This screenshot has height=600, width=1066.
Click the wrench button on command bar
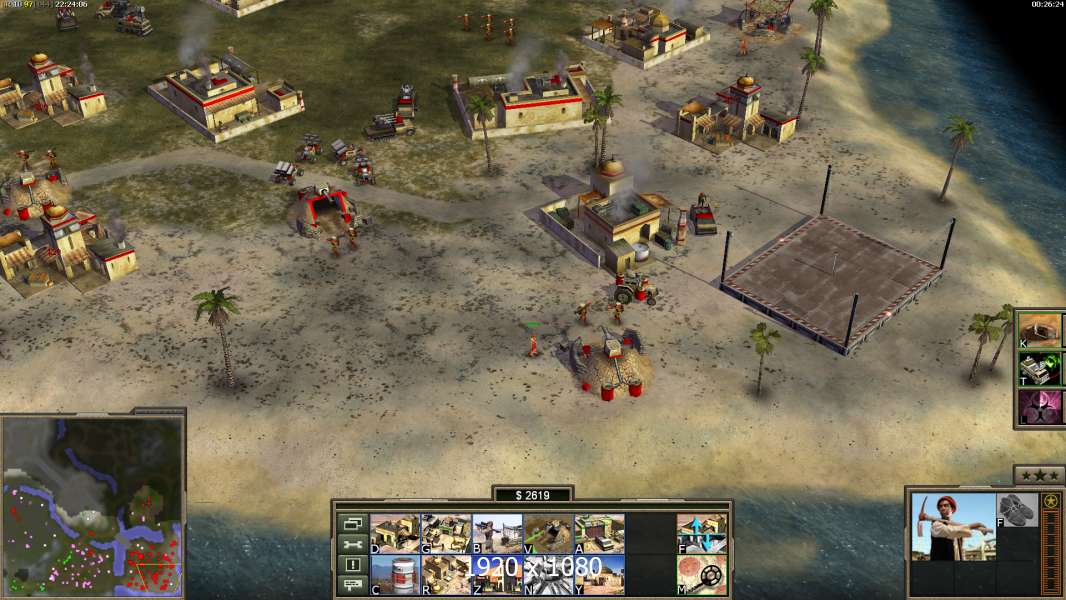pyautogui.click(x=351, y=544)
